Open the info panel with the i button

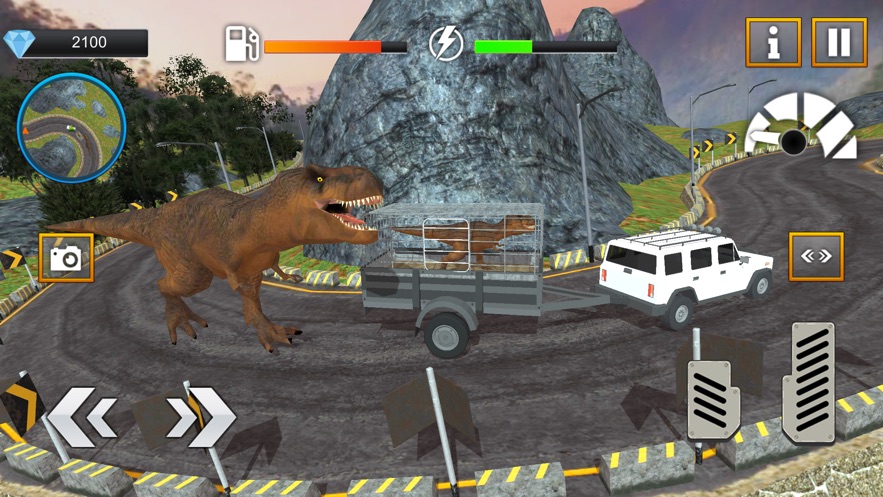[773, 43]
